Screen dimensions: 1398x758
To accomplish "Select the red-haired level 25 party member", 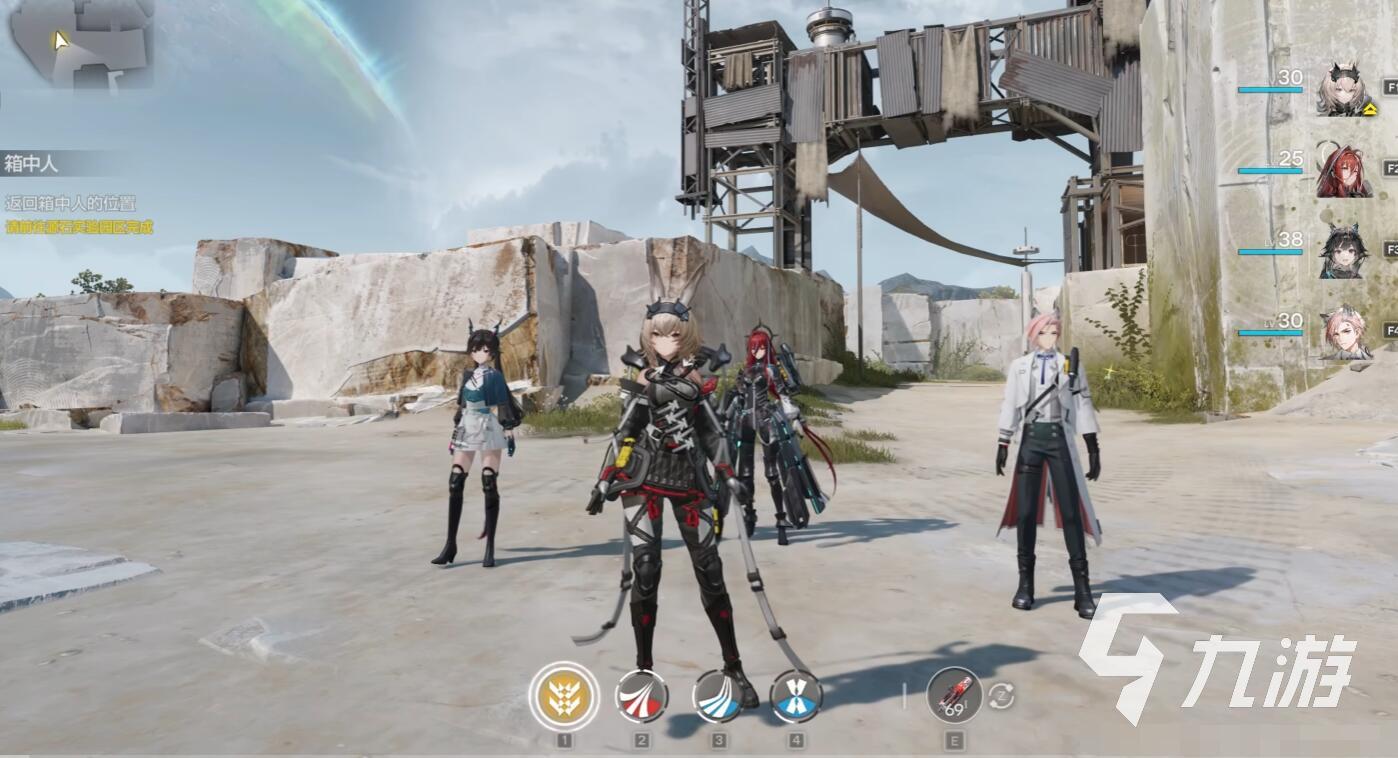I will pos(1344,170).
